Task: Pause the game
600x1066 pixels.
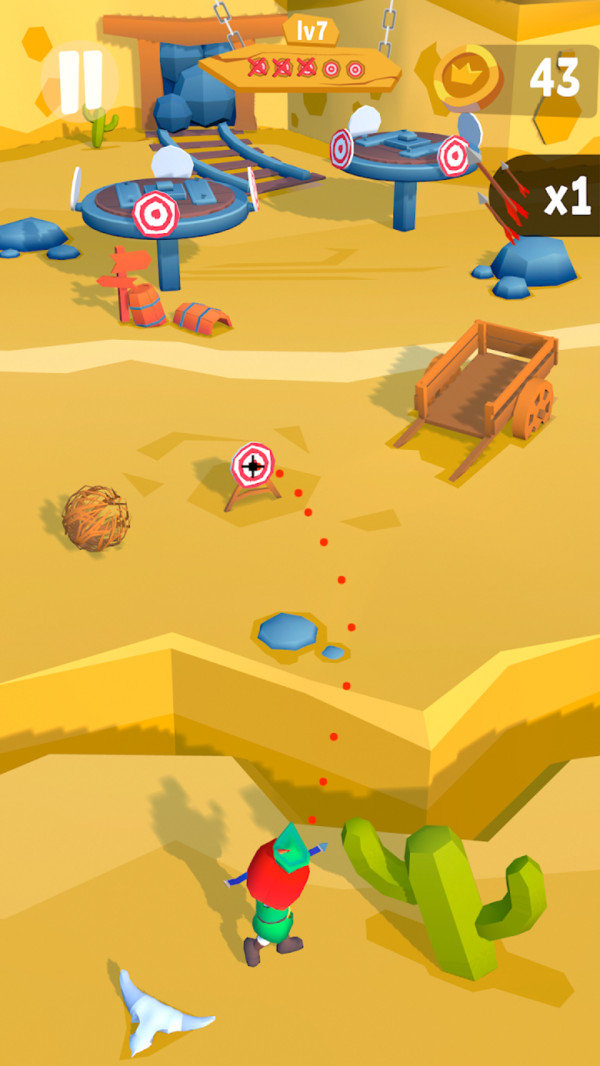Action: click(x=80, y=81)
